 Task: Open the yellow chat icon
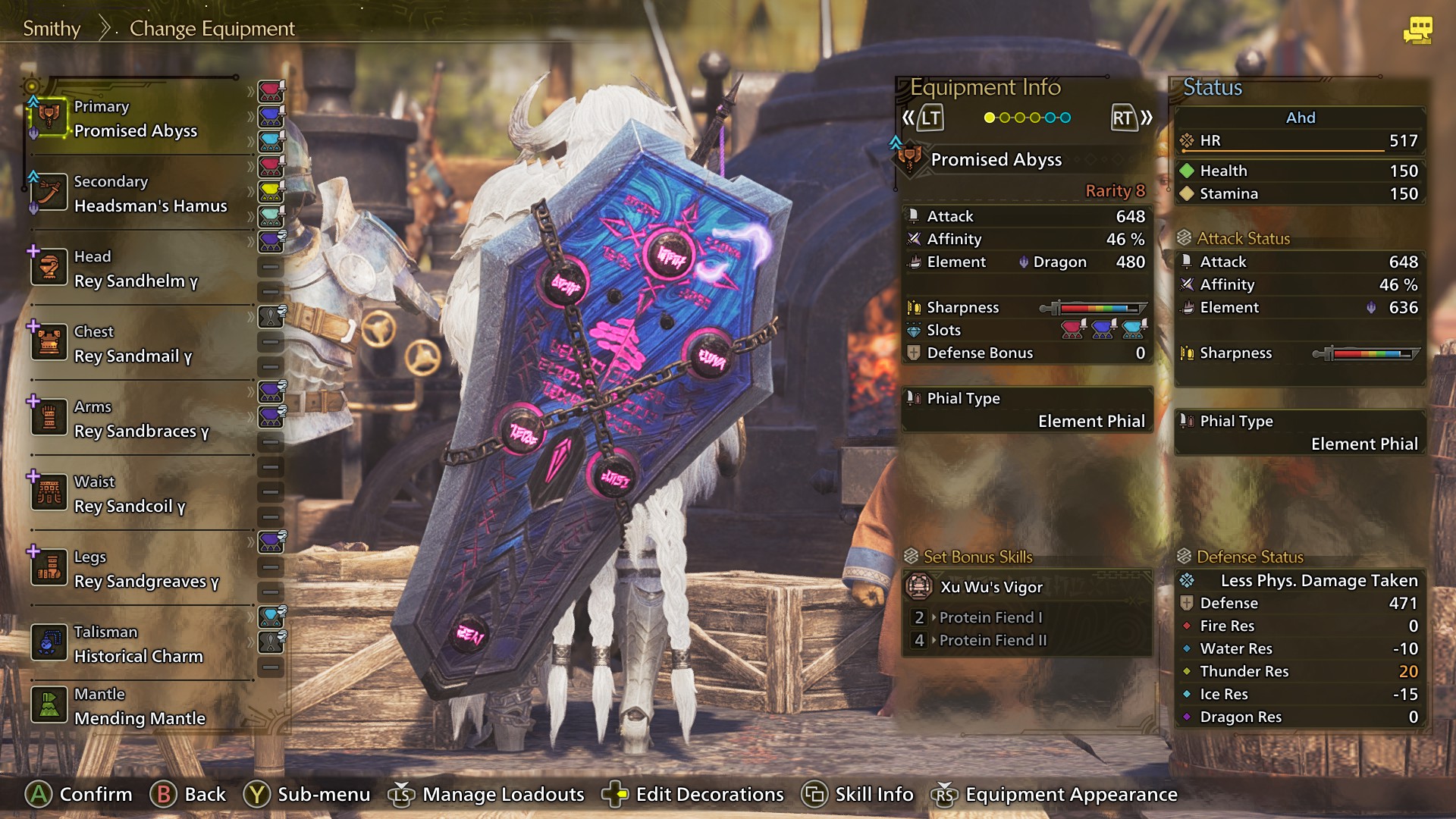[x=1417, y=30]
